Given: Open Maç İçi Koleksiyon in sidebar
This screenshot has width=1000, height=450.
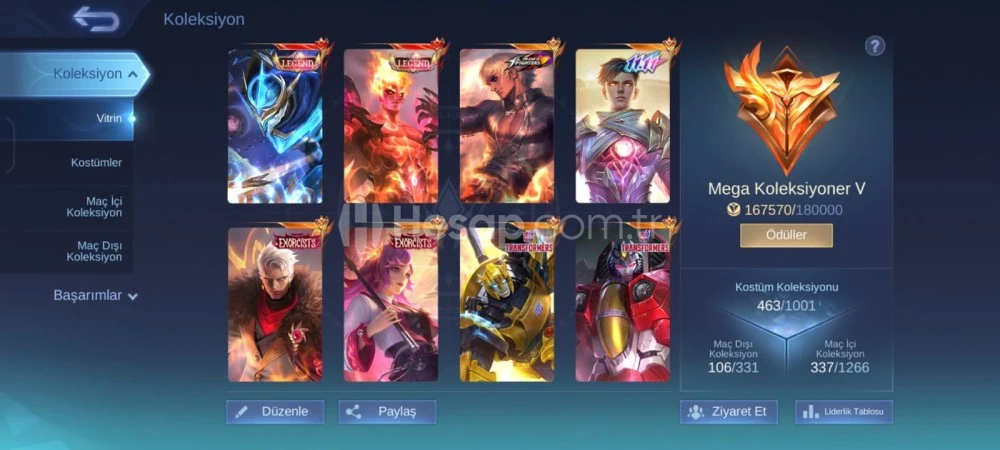Looking at the screenshot, I should pos(94,207).
